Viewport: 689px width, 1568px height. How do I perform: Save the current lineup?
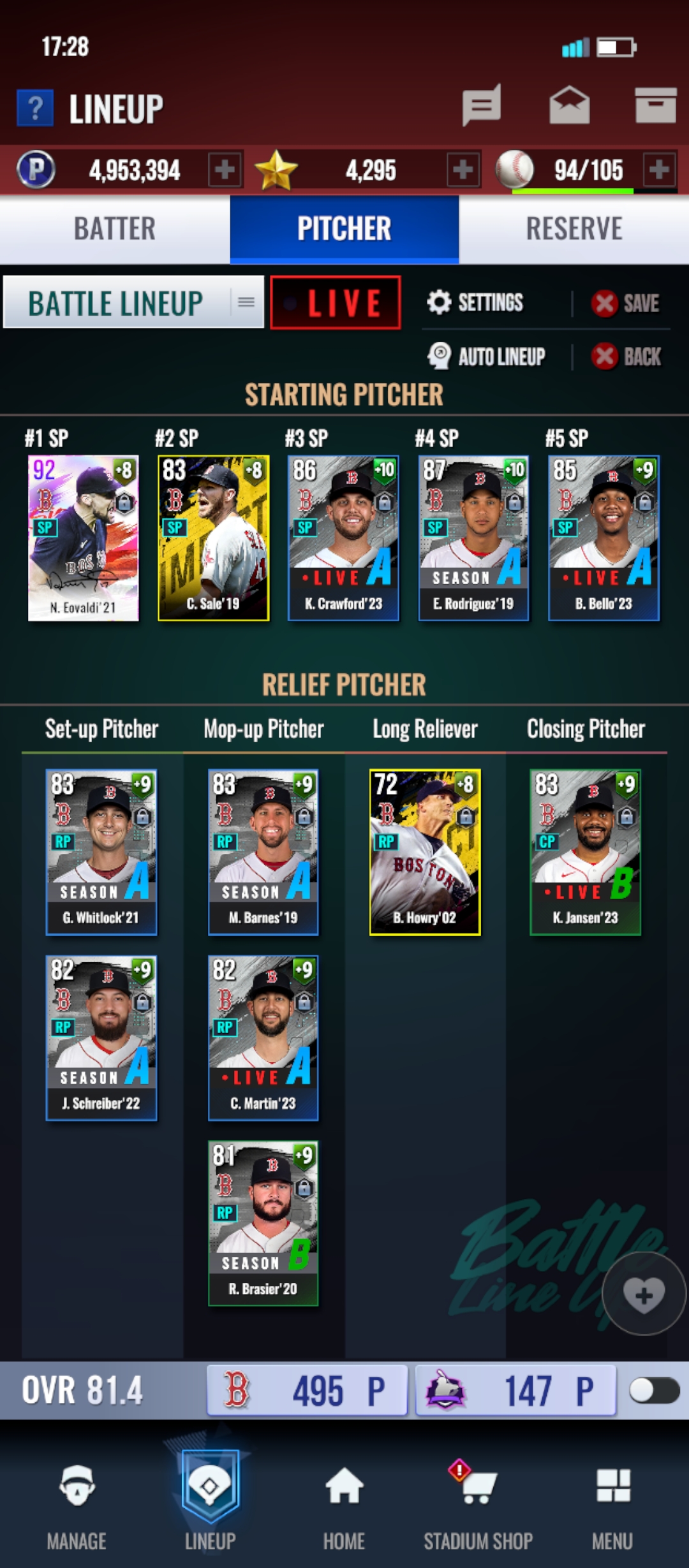(626, 304)
